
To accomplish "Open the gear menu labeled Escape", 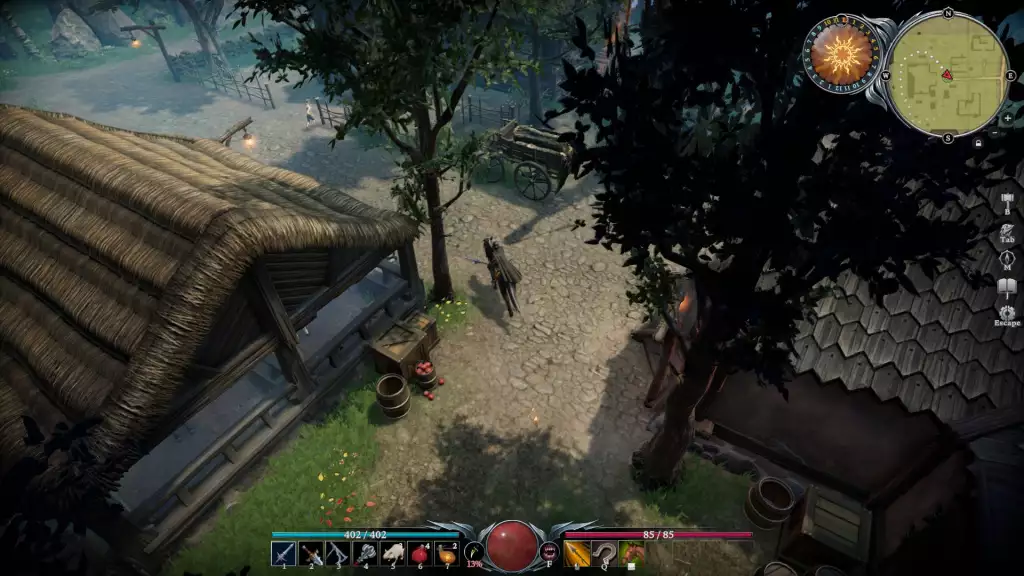I will click(1007, 313).
